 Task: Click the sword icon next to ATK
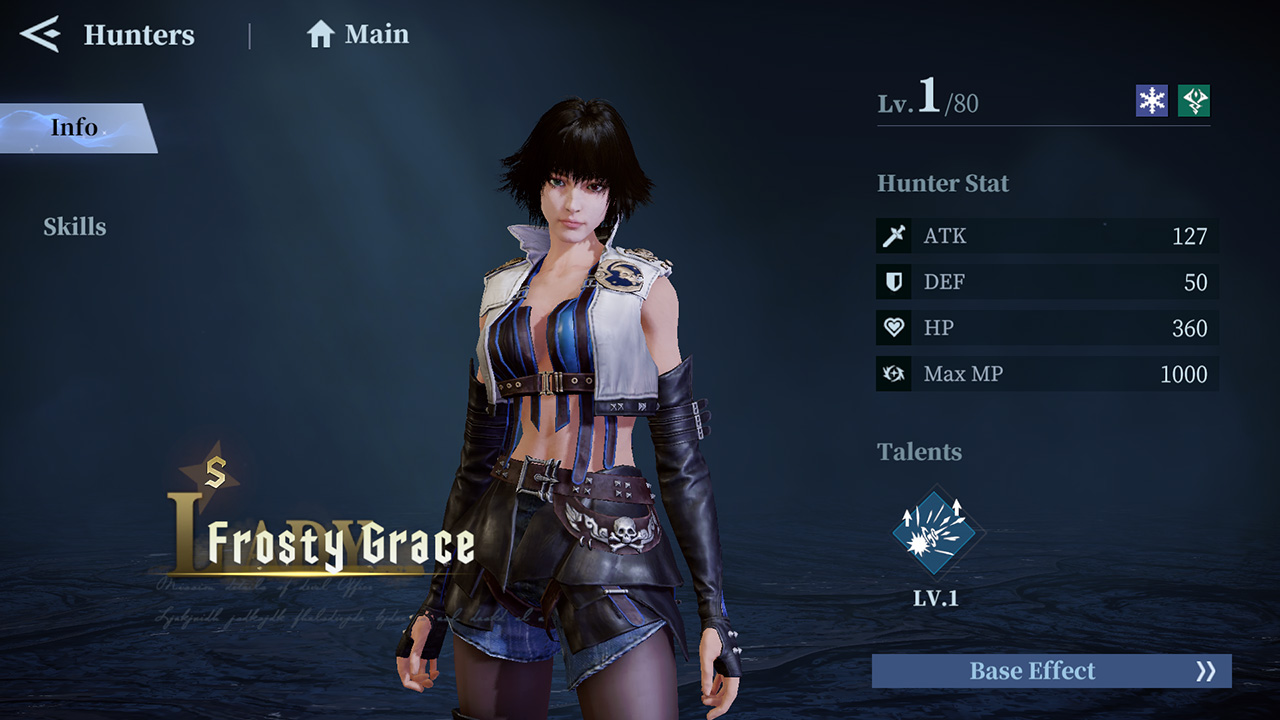(893, 236)
